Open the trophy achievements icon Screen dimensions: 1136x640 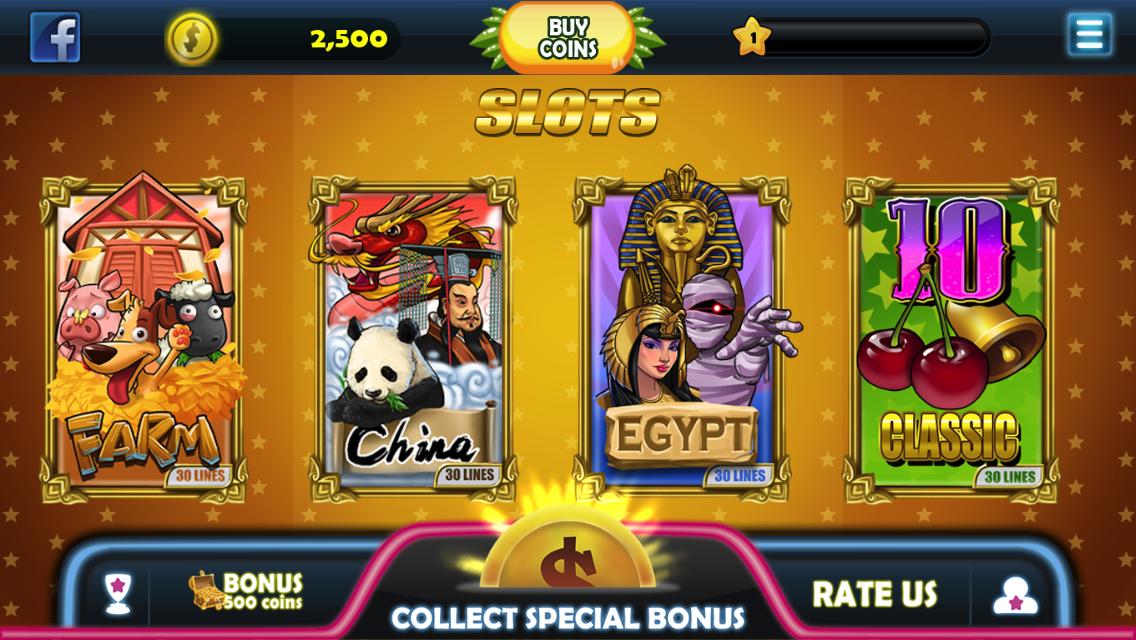click(x=118, y=593)
